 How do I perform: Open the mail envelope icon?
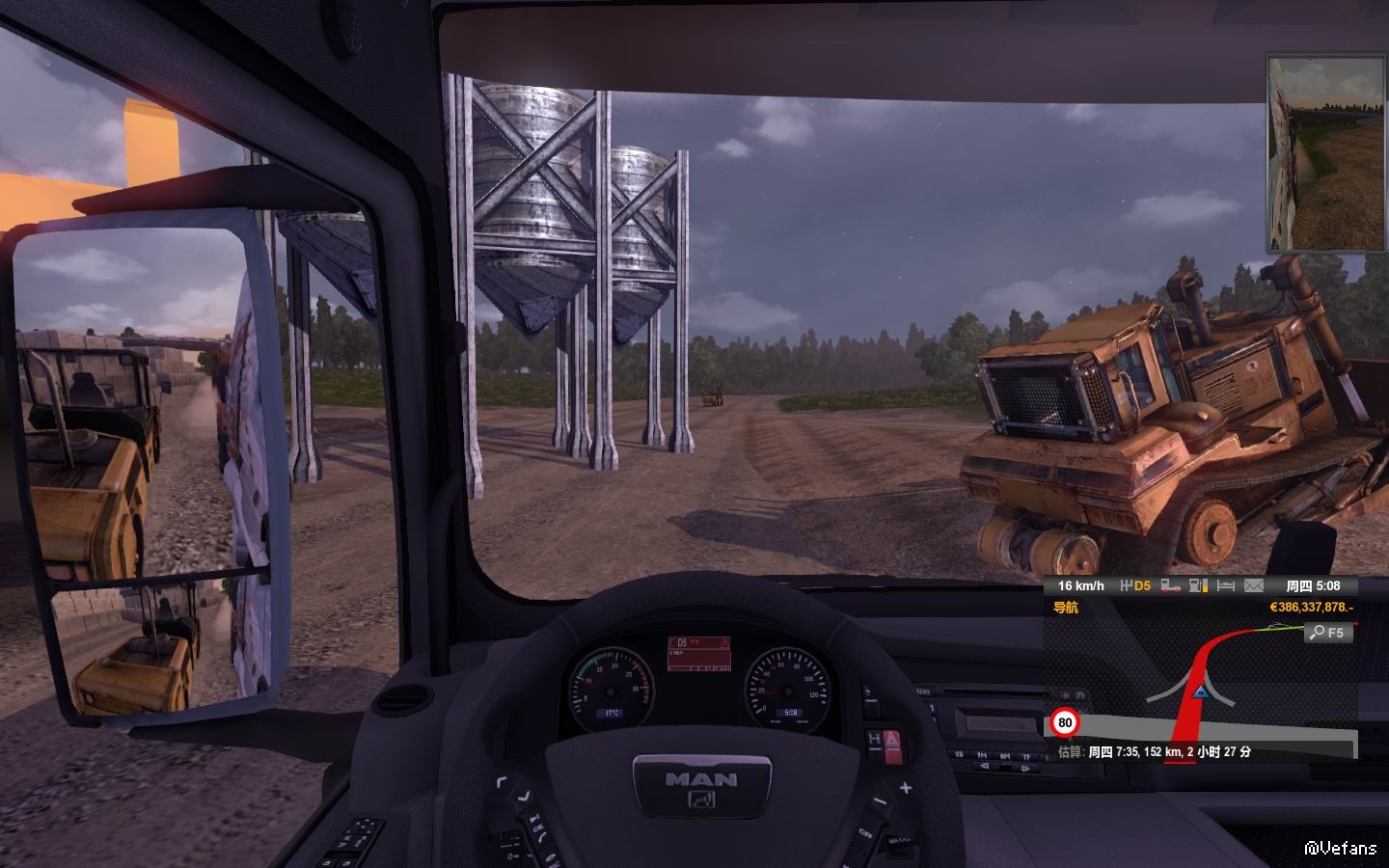pyautogui.click(x=1253, y=585)
